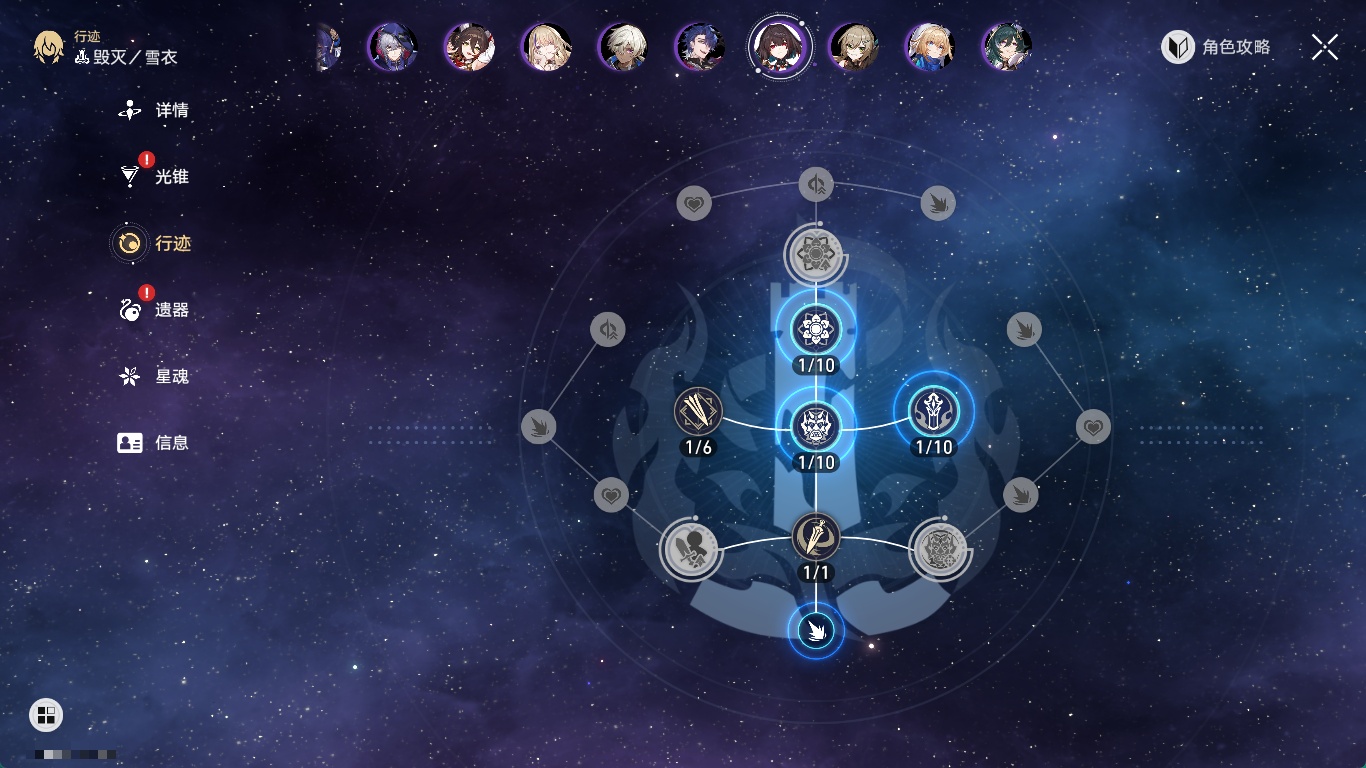Select the glowing totem trace showing 1/10
This screenshot has width=1366, height=768.
click(933, 411)
